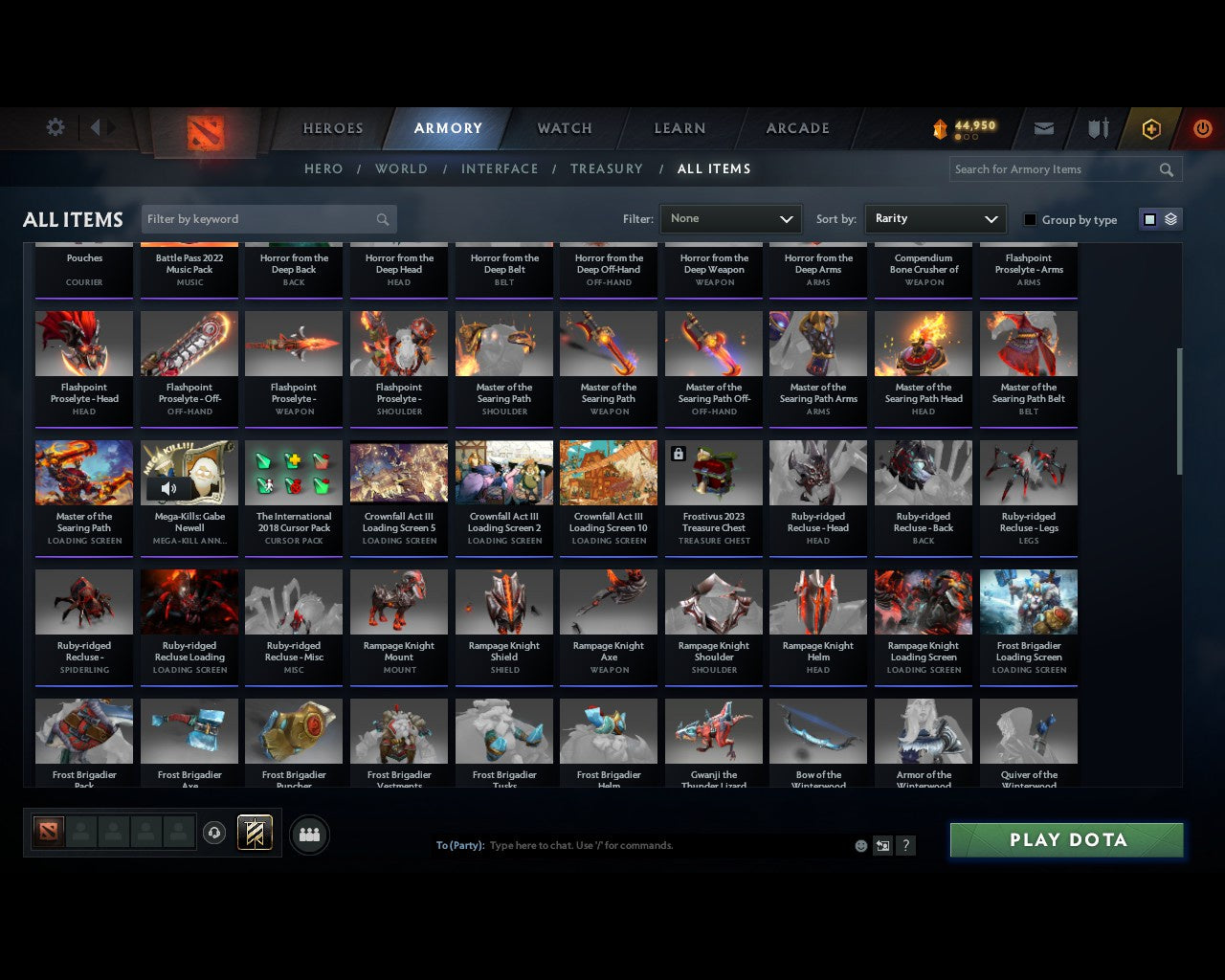
Task: Open the battle pass icon beside party slots
Action: [x=256, y=832]
